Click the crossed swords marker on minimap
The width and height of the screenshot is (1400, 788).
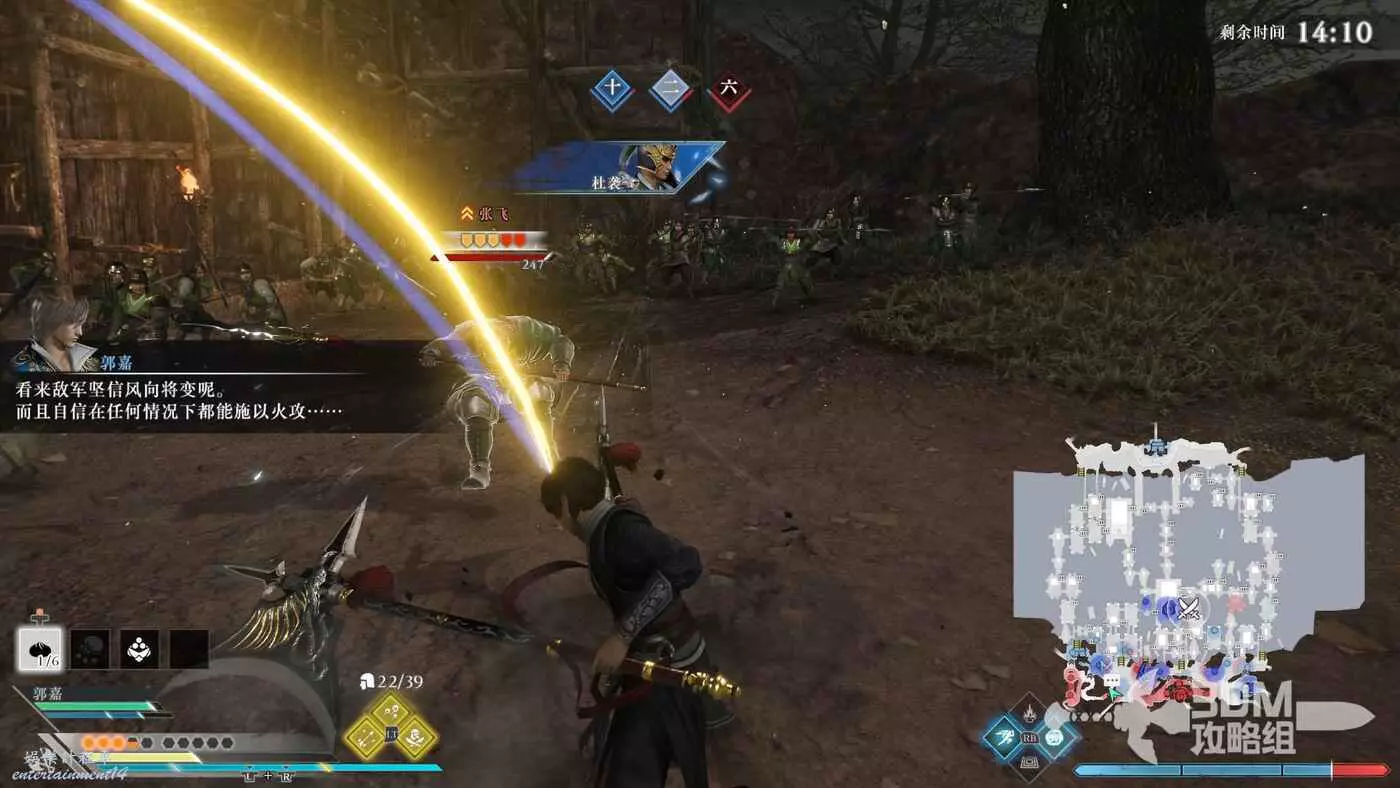[x=1188, y=607]
